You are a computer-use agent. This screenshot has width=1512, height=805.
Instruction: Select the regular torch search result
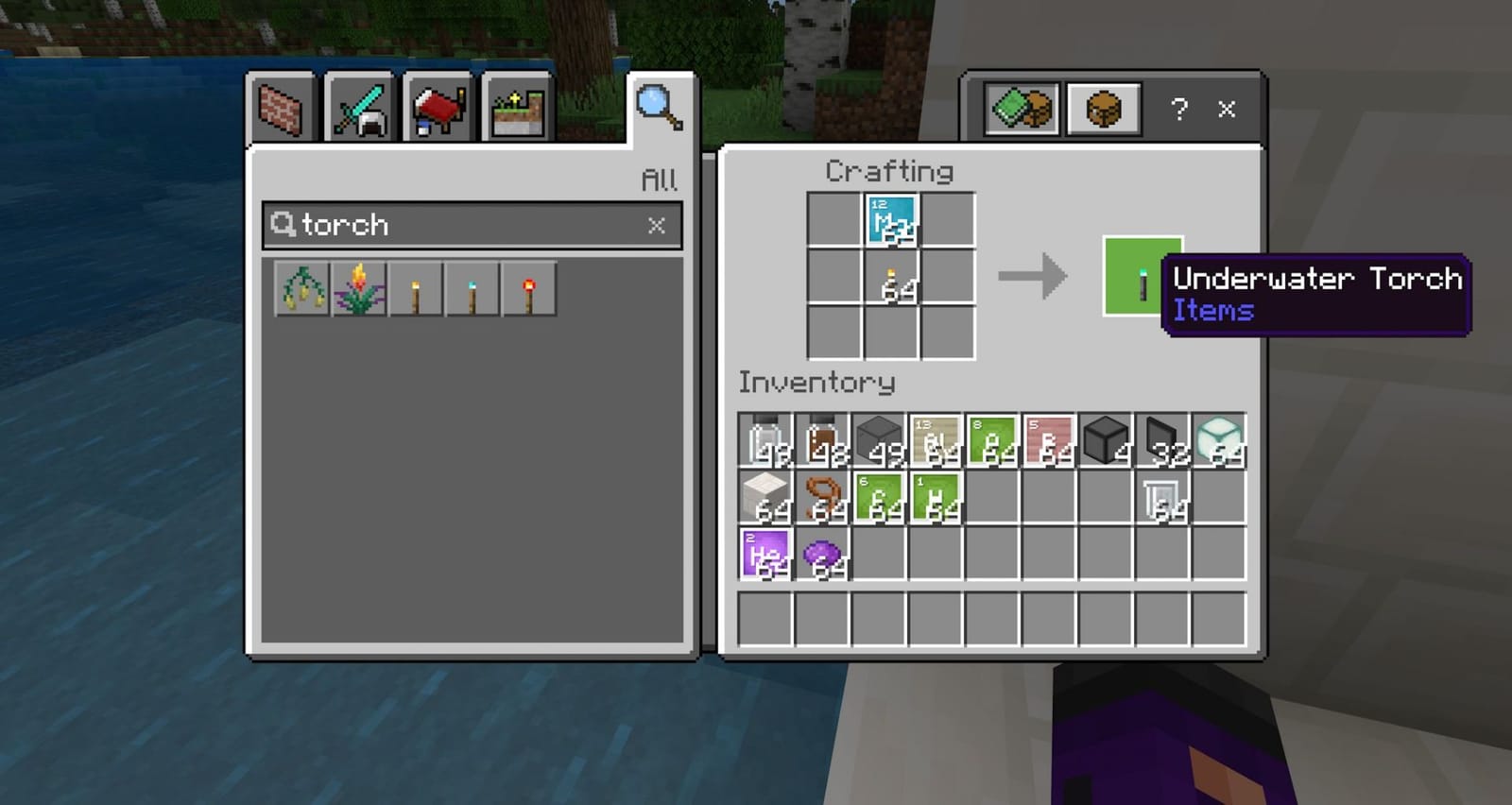(414, 288)
